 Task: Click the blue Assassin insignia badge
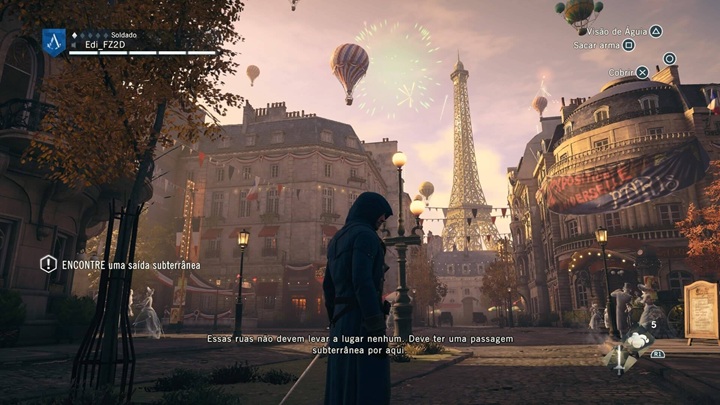point(54,41)
